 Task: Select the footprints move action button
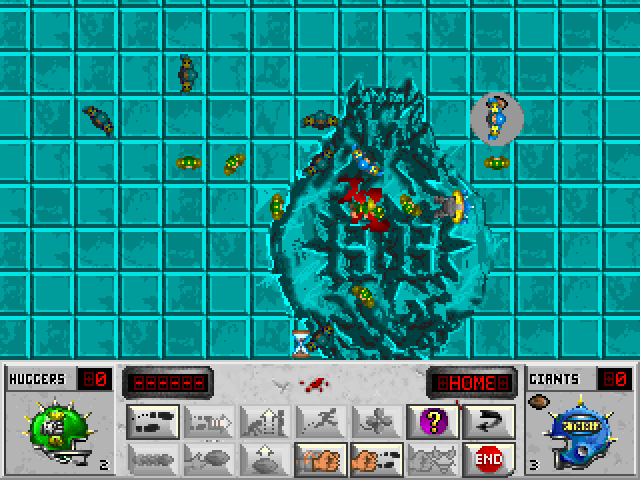pyautogui.click(x=152, y=422)
